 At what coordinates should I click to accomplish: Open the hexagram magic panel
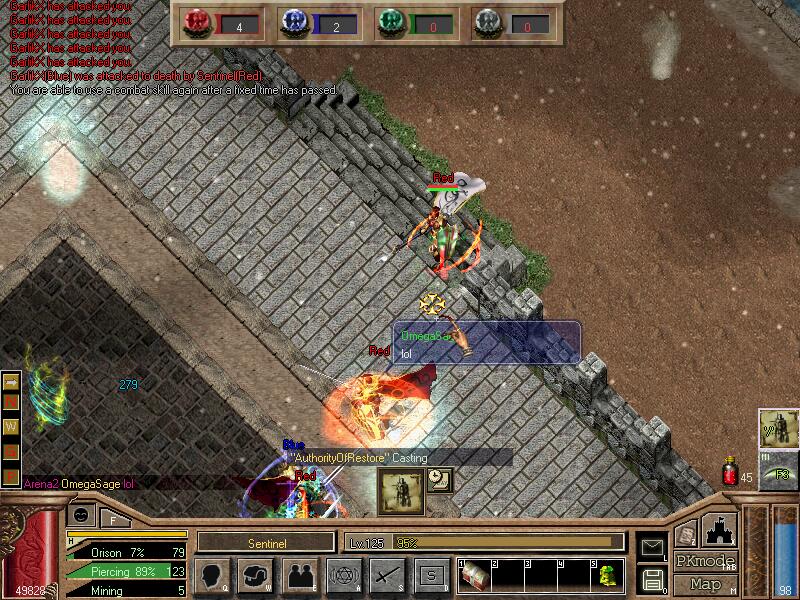[x=344, y=576]
